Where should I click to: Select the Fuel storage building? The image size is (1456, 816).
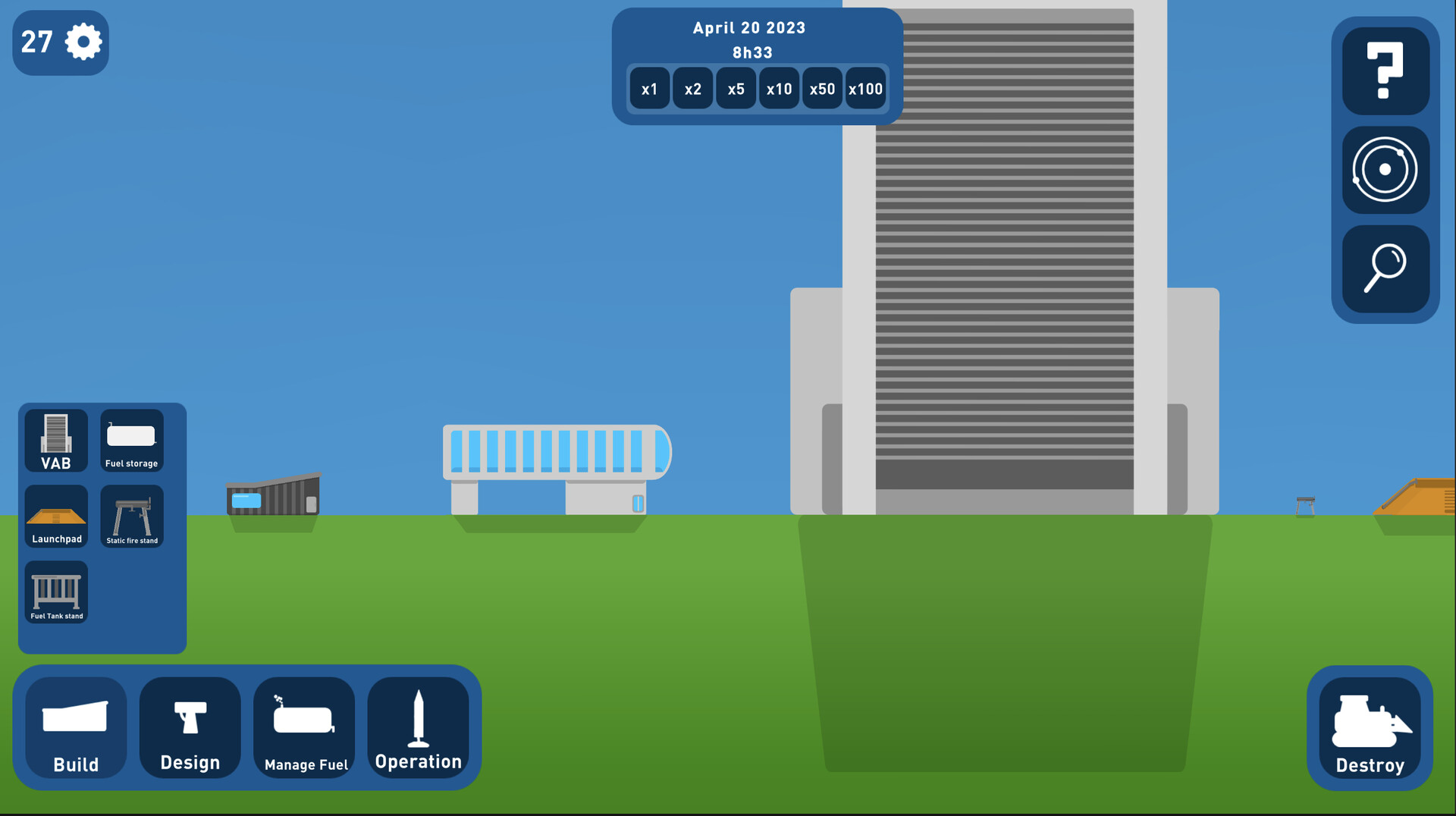pos(131,441)
